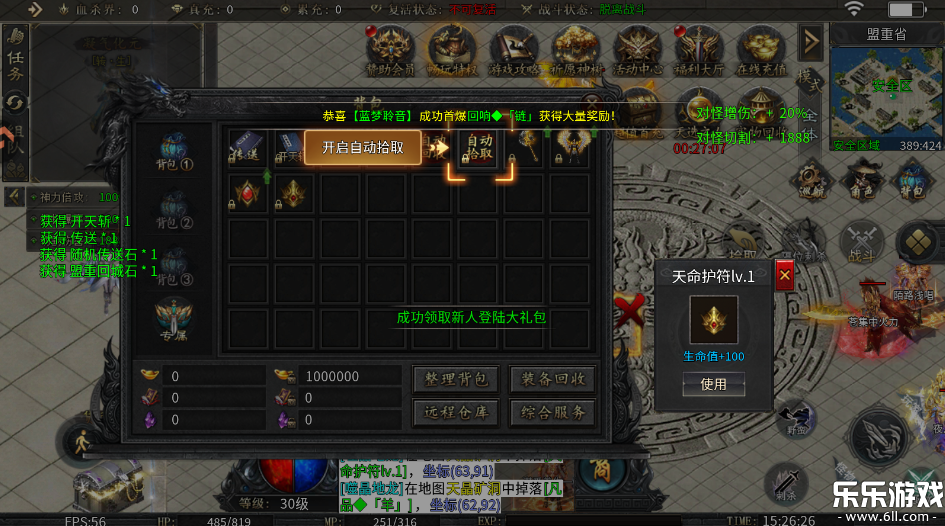945x526 pixels.
Task: Open the 任务 quest panel
Action: click(16, 58)
